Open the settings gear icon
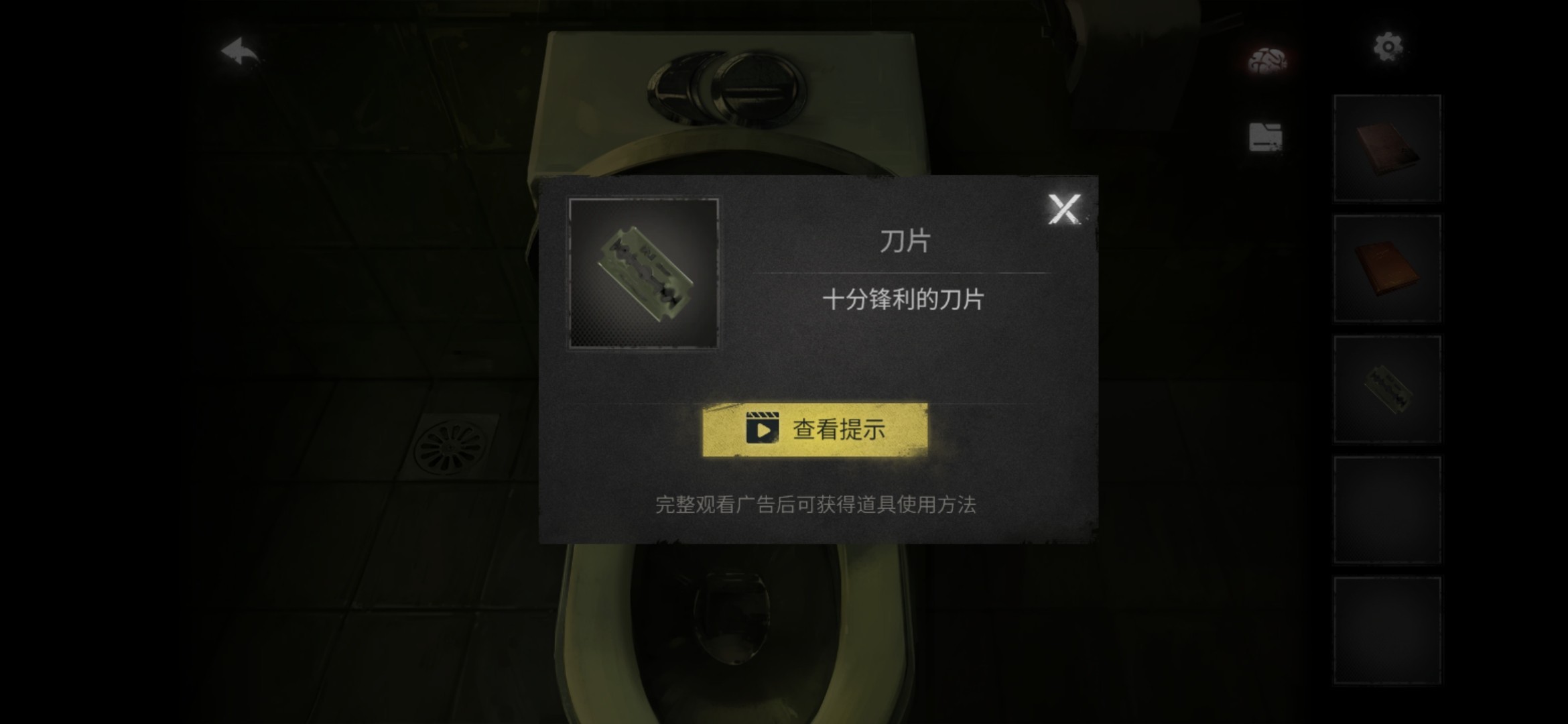The height and width of the screenshot is (724, 1568). click(1388, 46)
